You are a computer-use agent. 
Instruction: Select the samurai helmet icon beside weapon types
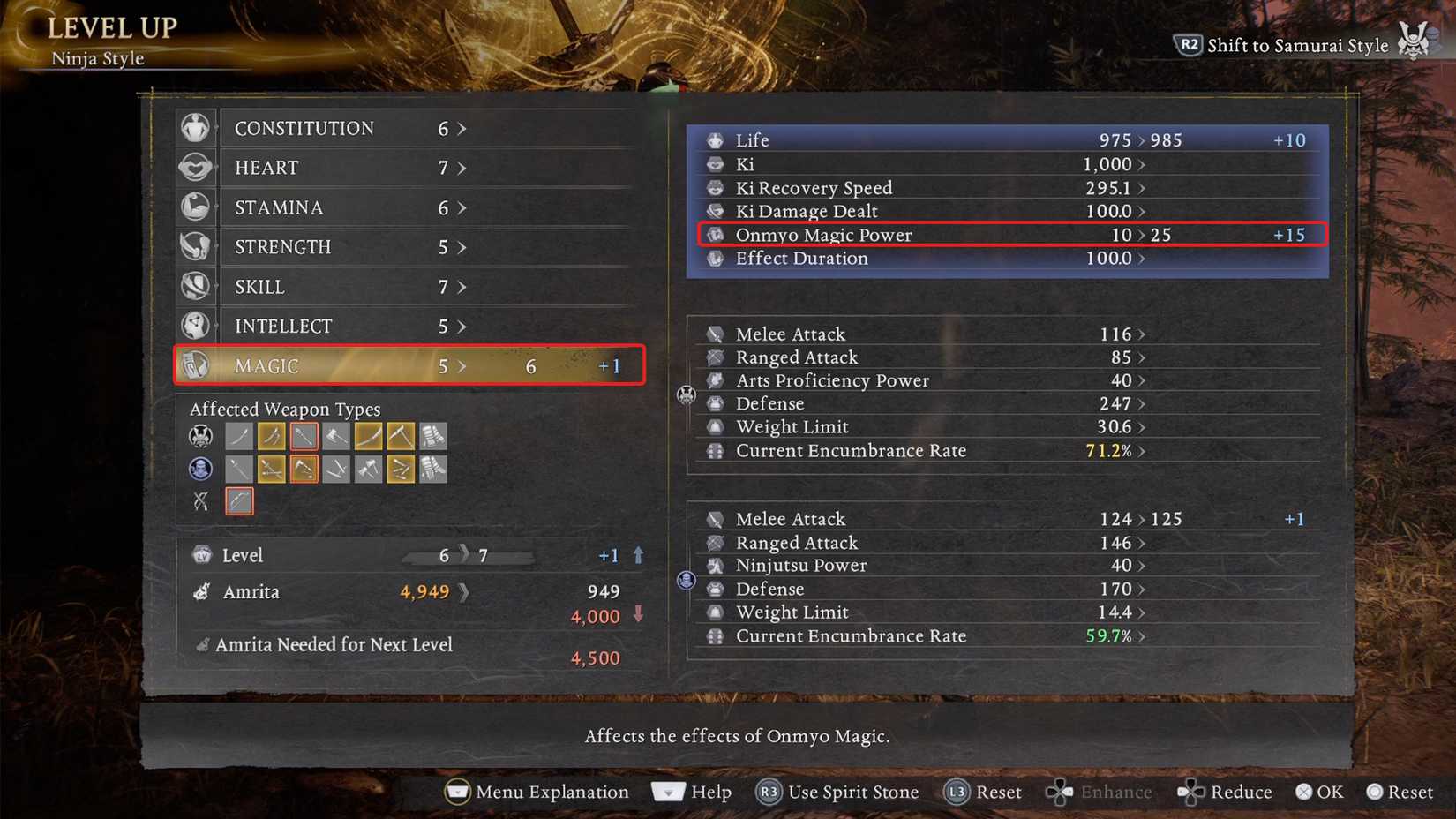(x=200, y=435)
